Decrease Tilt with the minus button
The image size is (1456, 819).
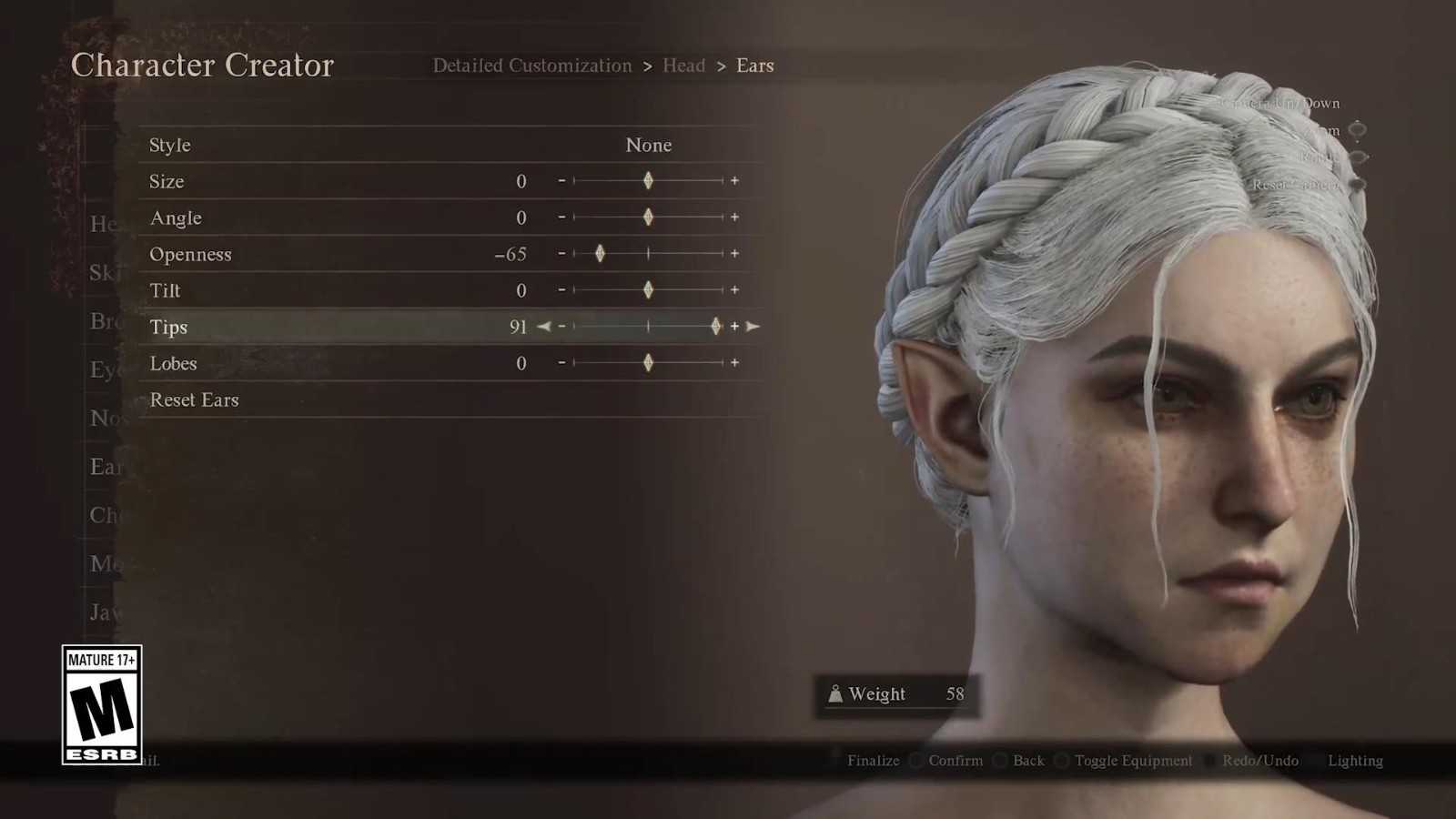tap(561, 290)
